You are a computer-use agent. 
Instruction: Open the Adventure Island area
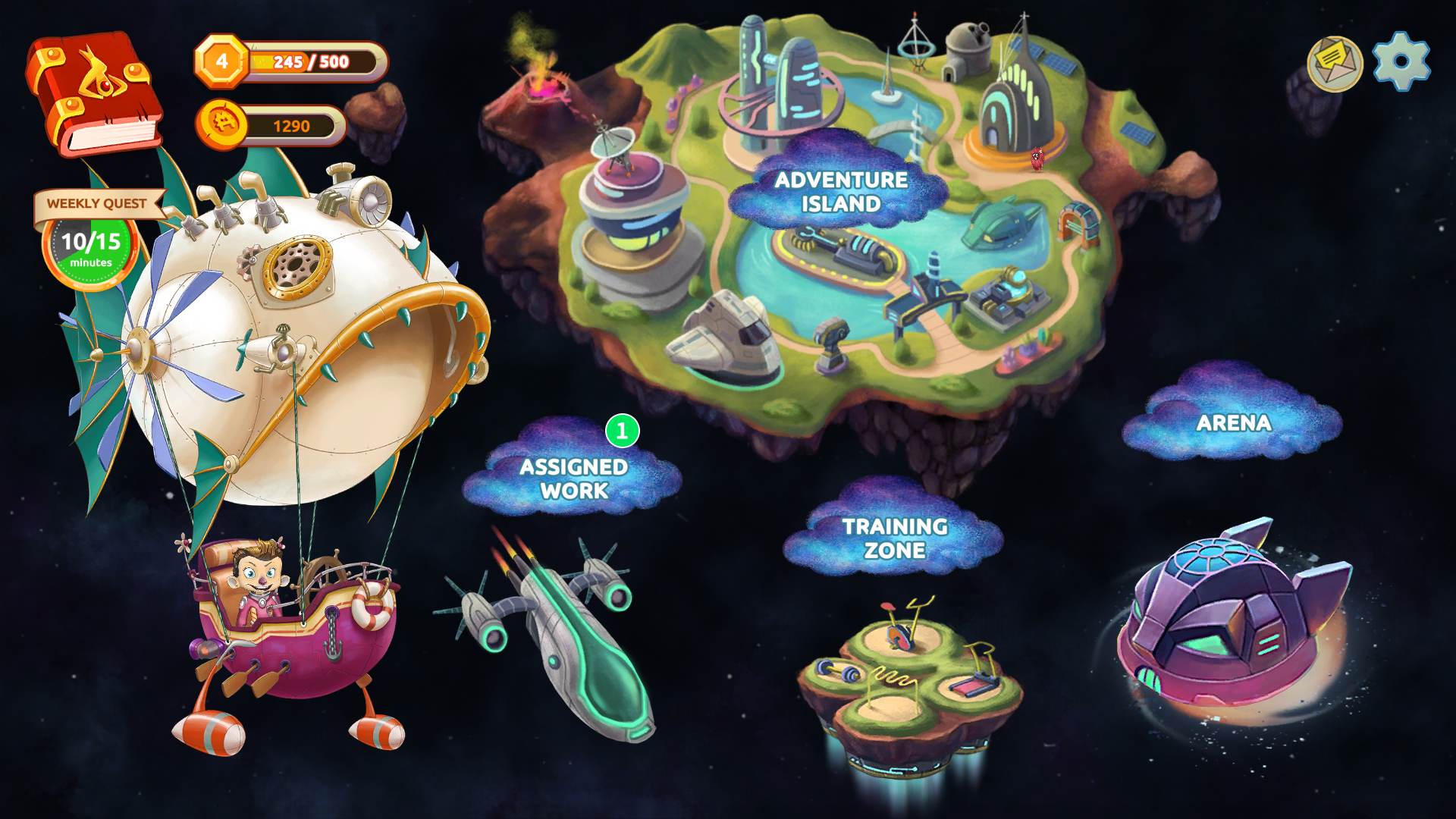point(840,191)
